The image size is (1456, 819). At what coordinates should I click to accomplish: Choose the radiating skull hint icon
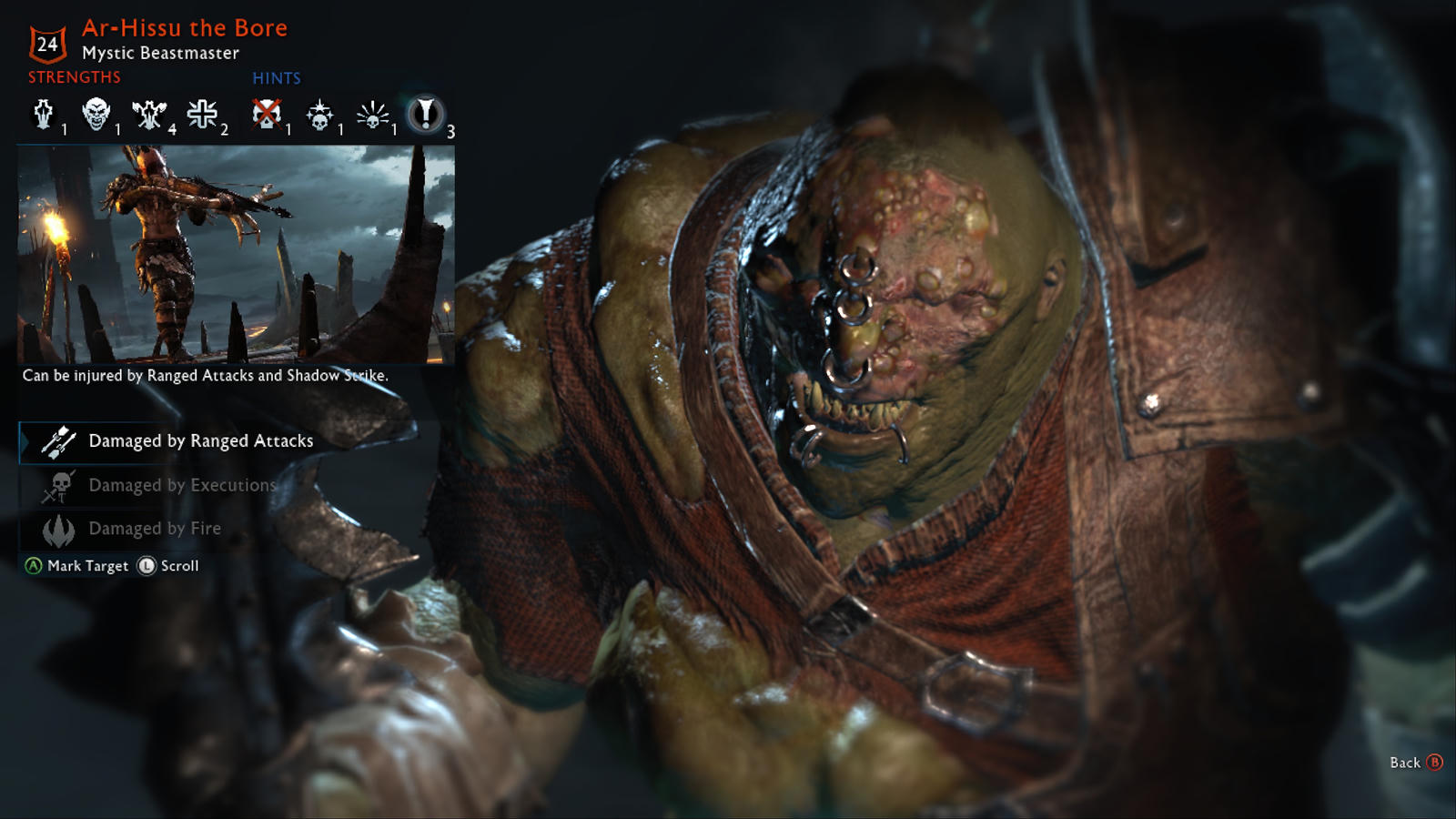click(x=372, y=116)
